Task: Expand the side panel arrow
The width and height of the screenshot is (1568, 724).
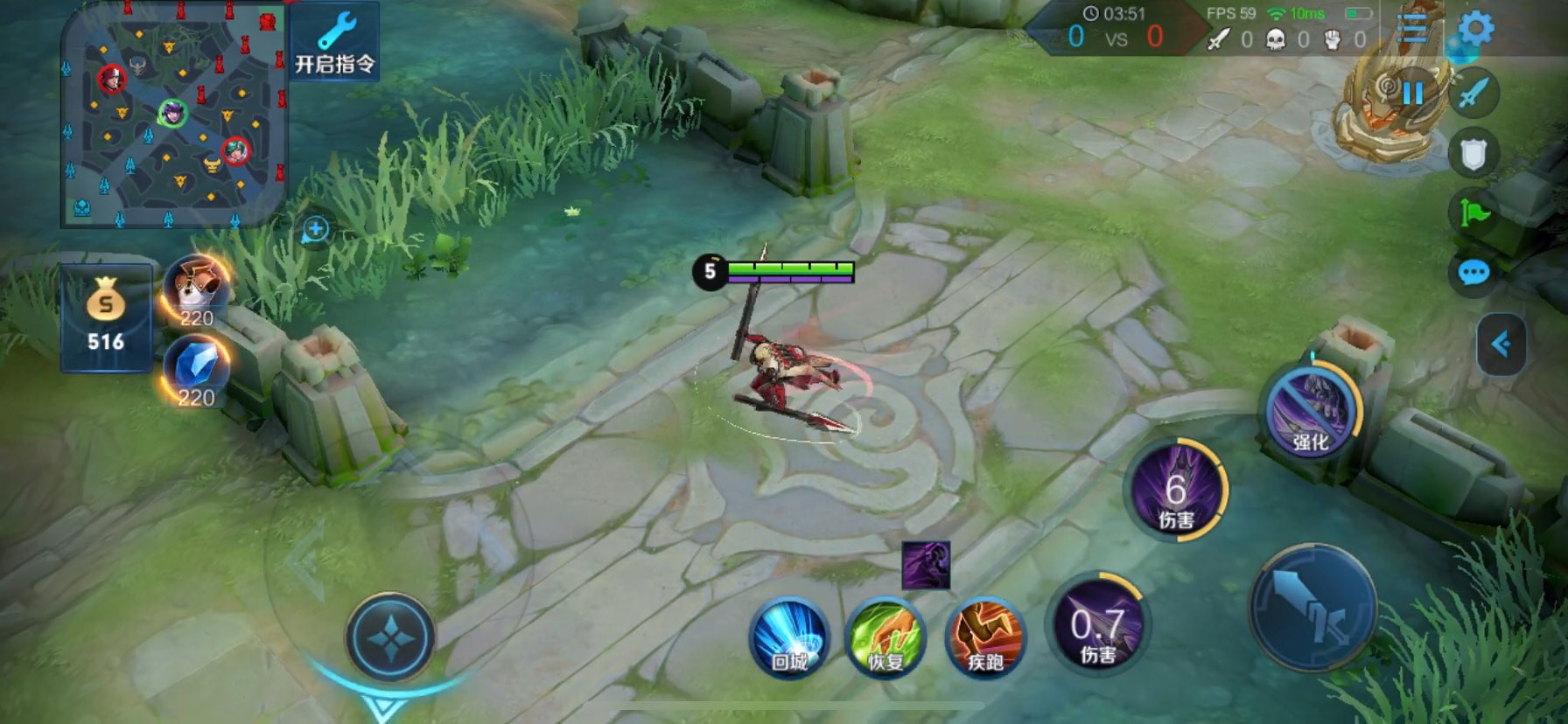Action: (x=1501, y=344)
